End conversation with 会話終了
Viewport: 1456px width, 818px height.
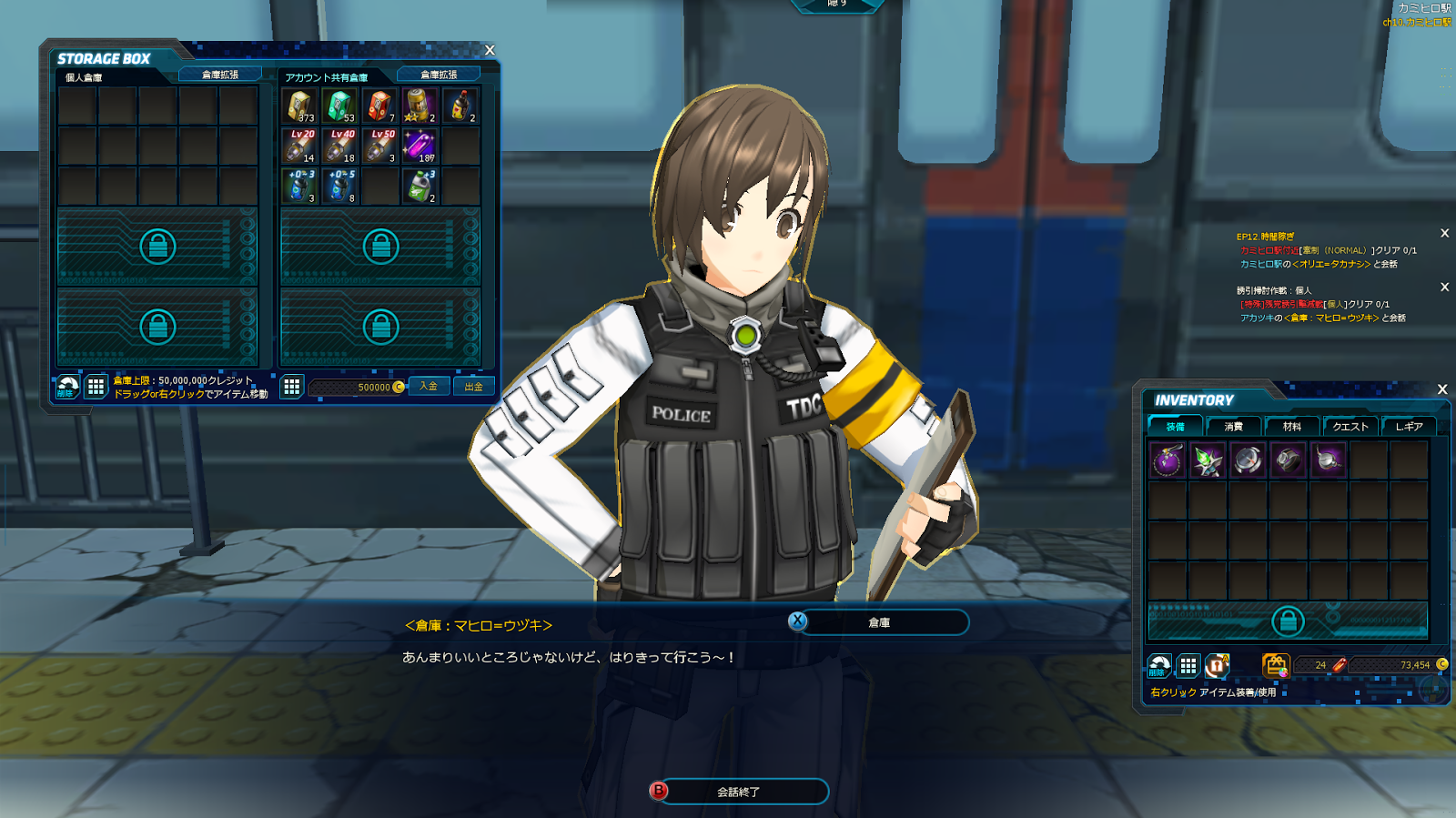(x=738, y=792)
